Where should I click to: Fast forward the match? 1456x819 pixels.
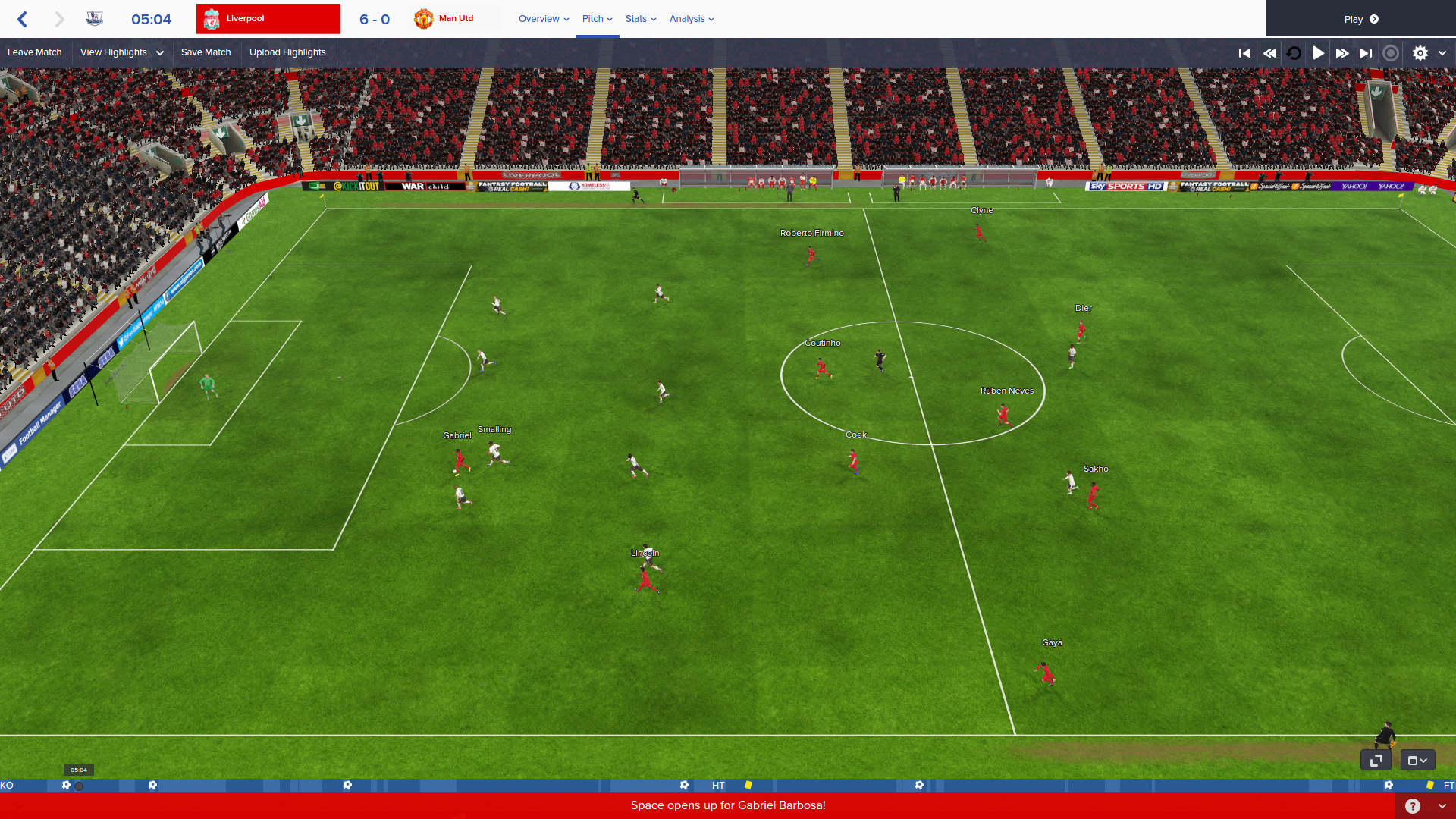(x=1342, y=53)
